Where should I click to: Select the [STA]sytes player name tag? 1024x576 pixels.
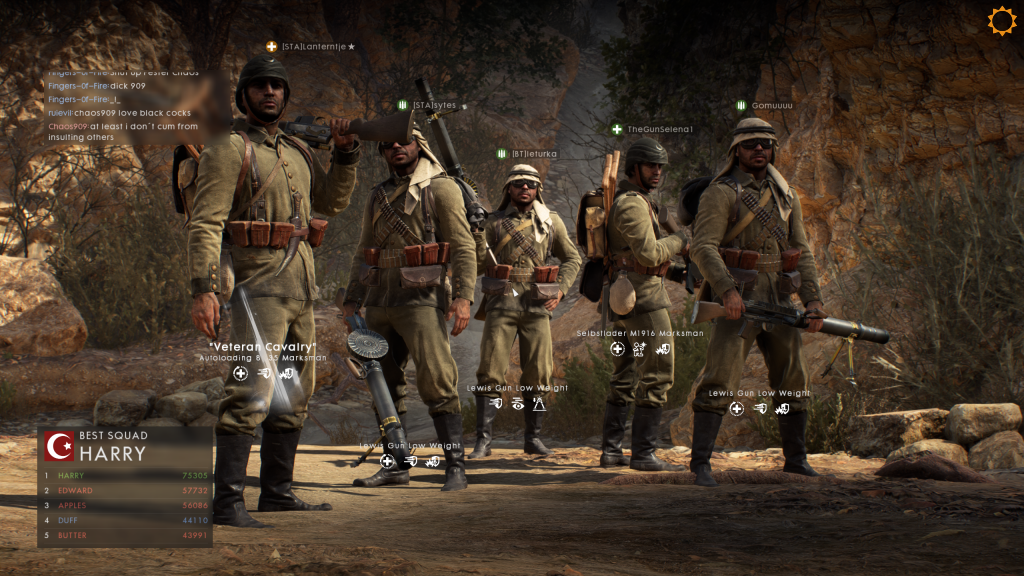(x=434, y=105)
